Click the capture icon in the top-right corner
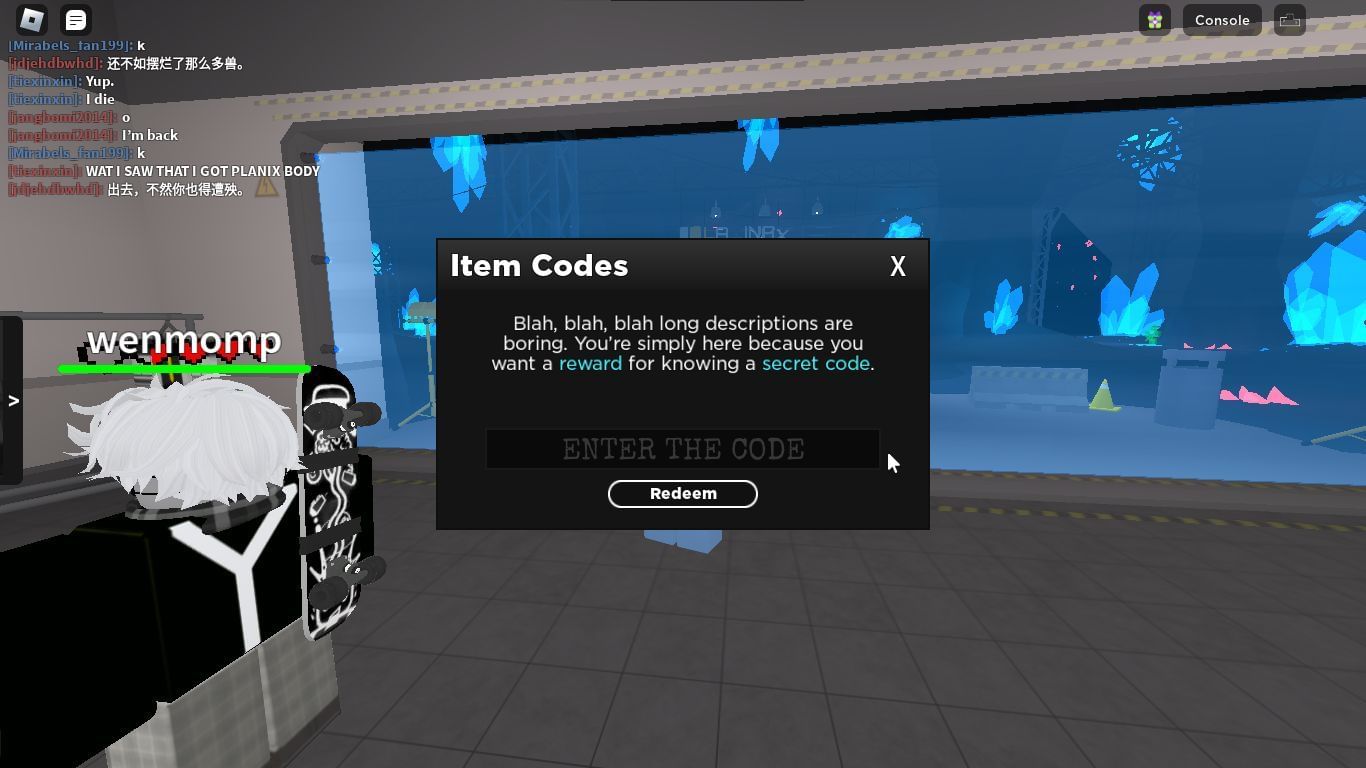The height and width of the screenshot is (768, 1366). coord(1289,19)
